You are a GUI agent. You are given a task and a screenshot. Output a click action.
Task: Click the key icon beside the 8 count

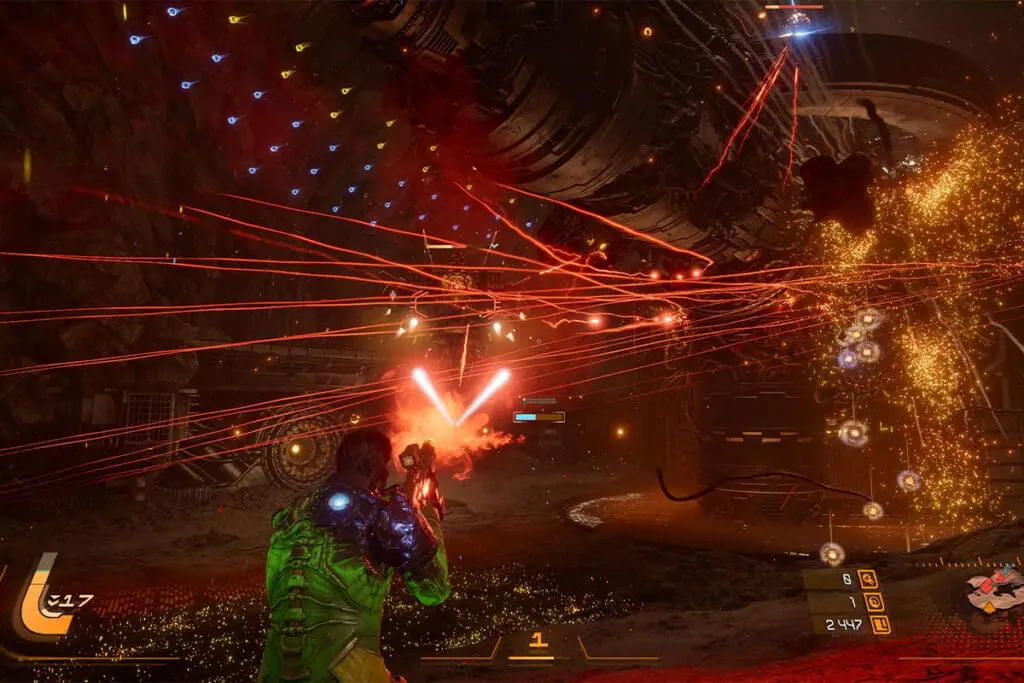[866, 578]
